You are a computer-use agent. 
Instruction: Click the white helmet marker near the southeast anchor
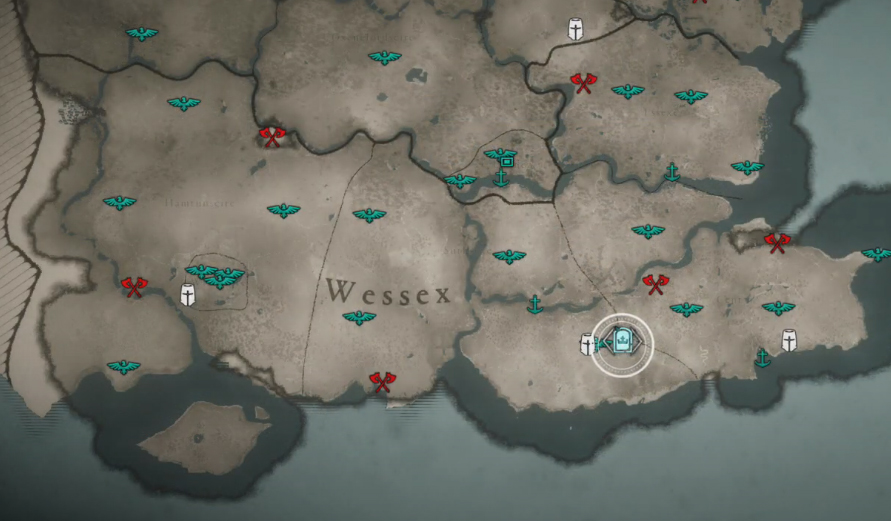(789, 340)
